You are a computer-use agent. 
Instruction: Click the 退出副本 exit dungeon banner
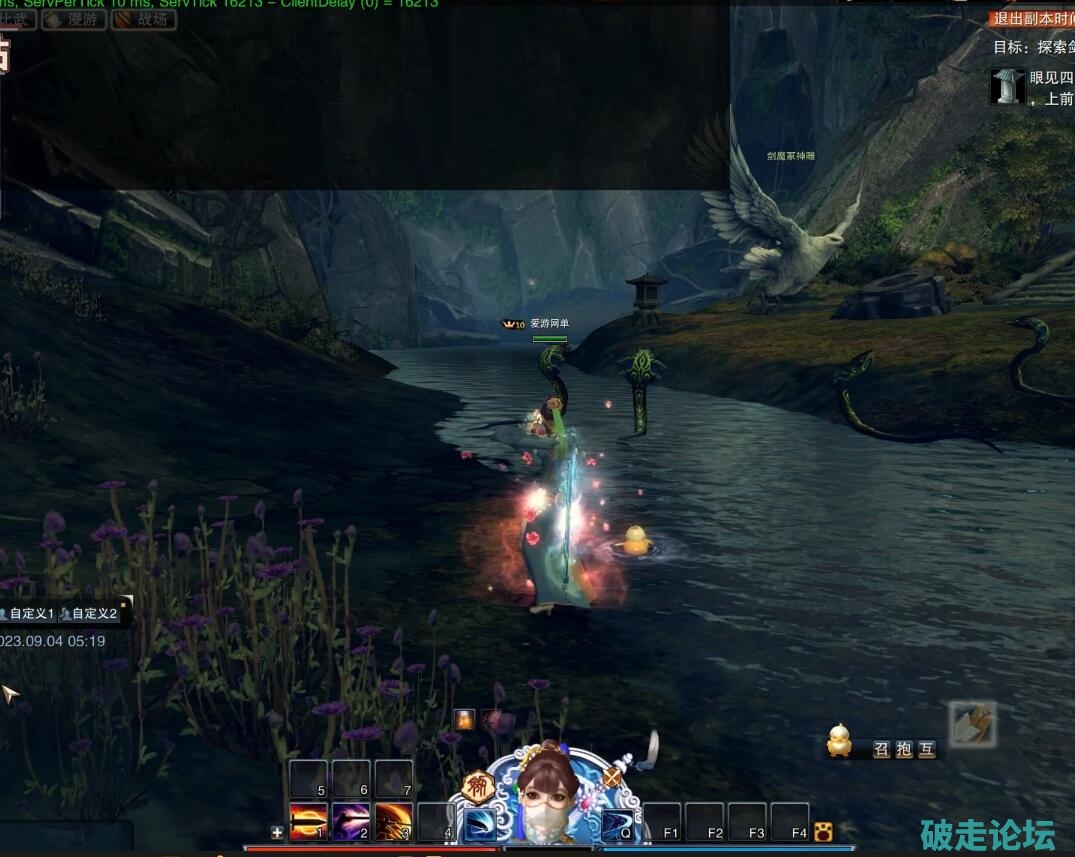point(1032,18)
